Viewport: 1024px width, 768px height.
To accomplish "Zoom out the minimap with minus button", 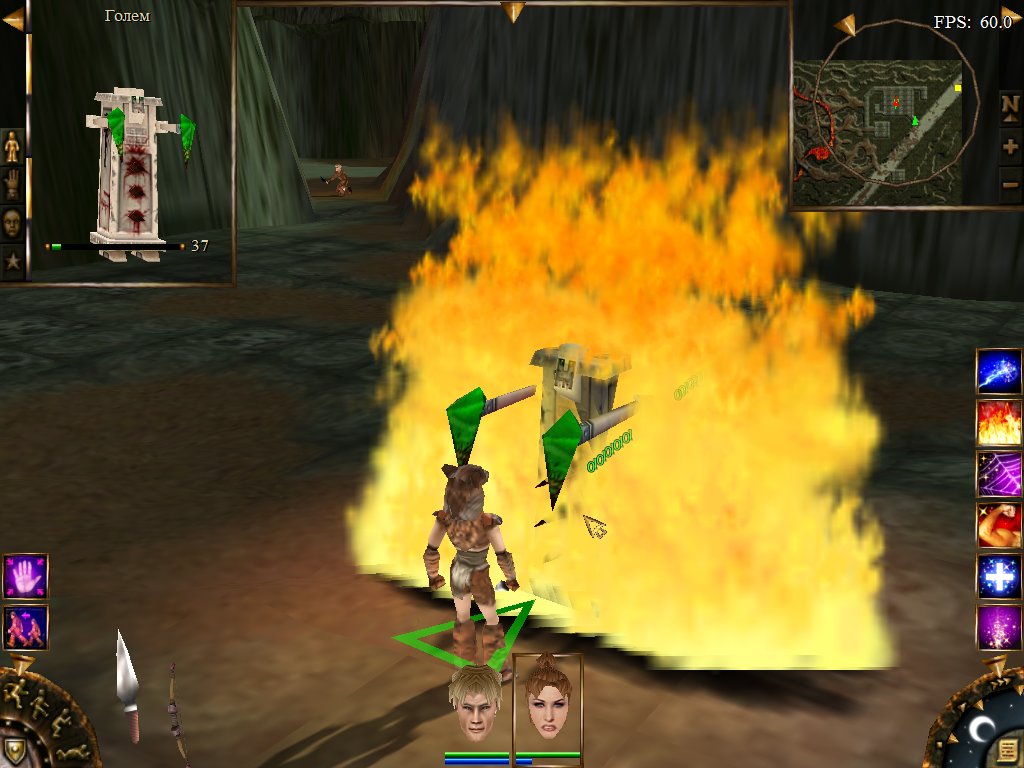I will tap(1010, 185).
